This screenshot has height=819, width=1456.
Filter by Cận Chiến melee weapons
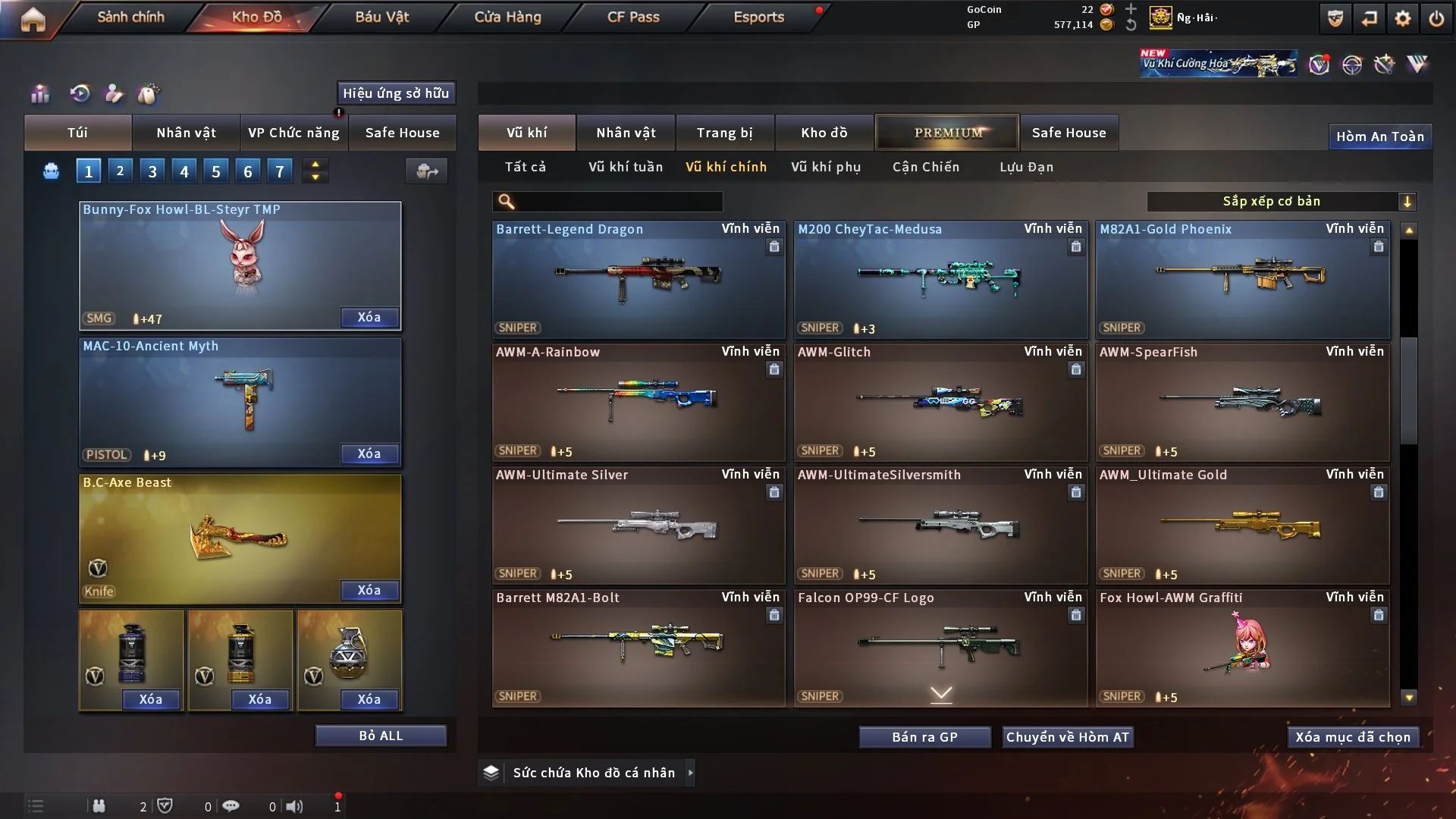[x=925, y=167]
